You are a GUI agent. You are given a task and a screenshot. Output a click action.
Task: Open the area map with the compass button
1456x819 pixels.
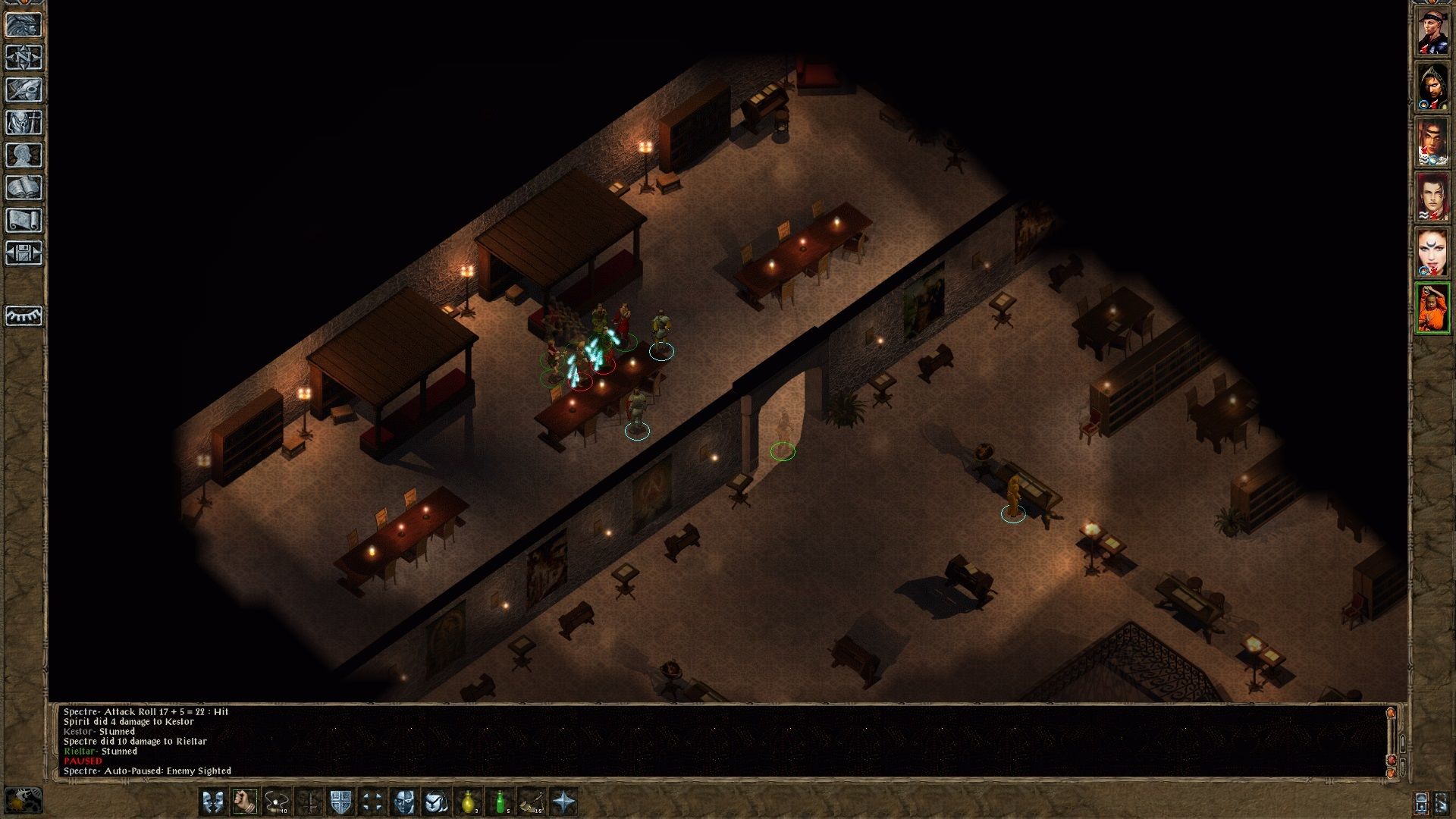click(x=24, y=58)
